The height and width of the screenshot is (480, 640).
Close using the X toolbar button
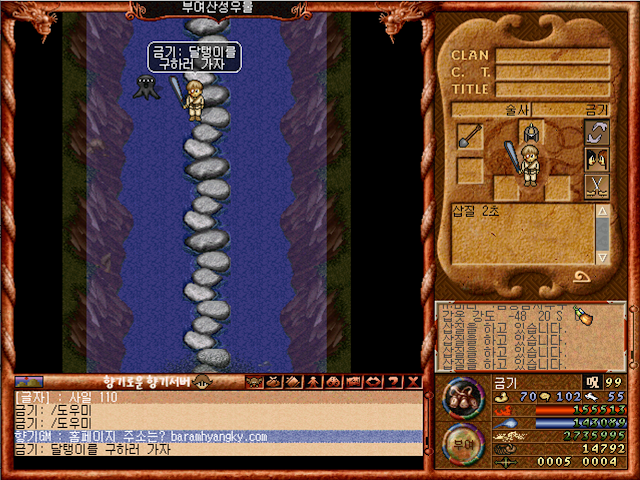pyautogui.click(x=413, y=382)
